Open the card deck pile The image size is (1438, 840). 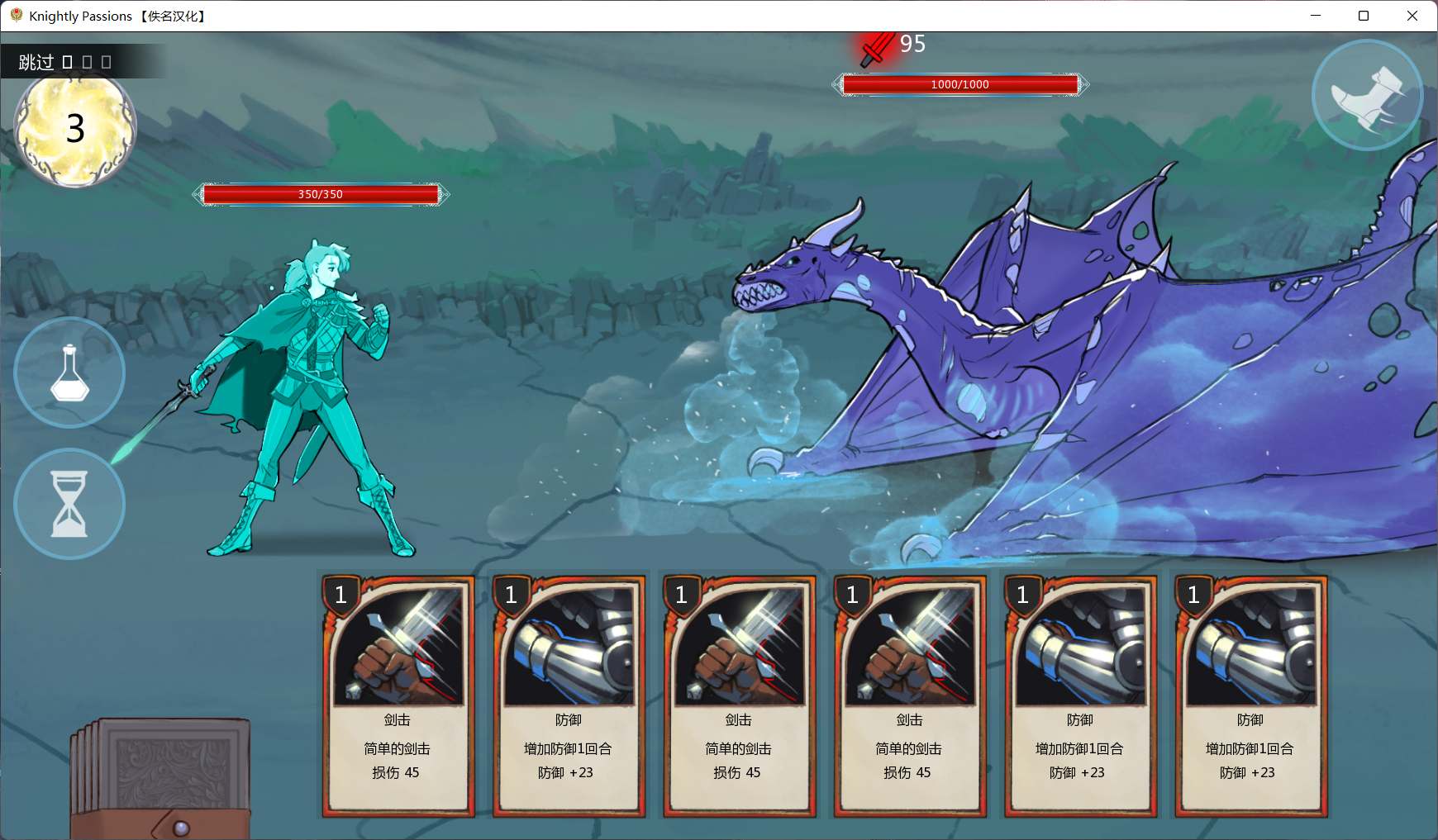coord(161,778)
